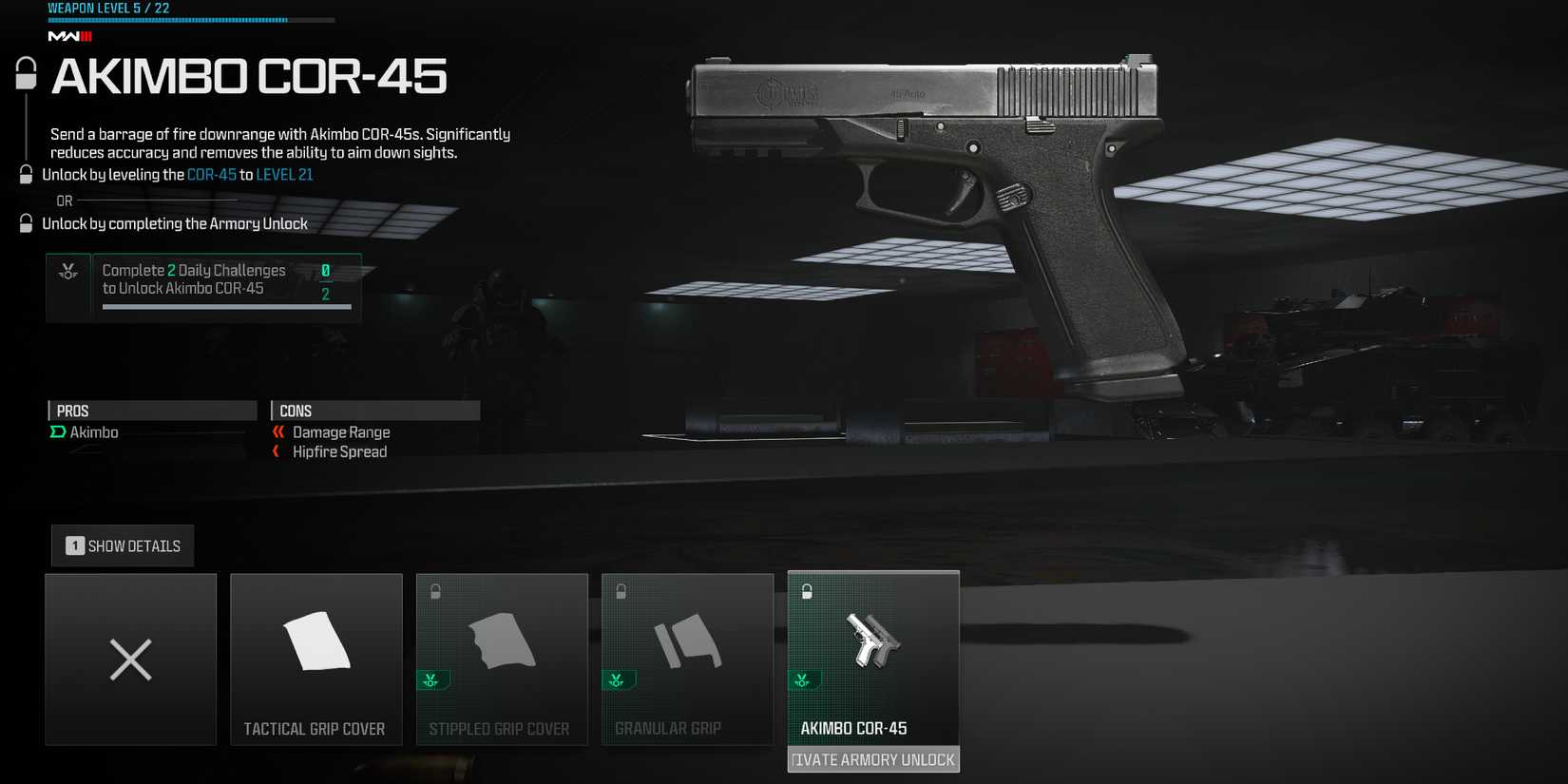The image size is (1568, 784).
Task: Toggle Show Details
Action: [122, 545]
